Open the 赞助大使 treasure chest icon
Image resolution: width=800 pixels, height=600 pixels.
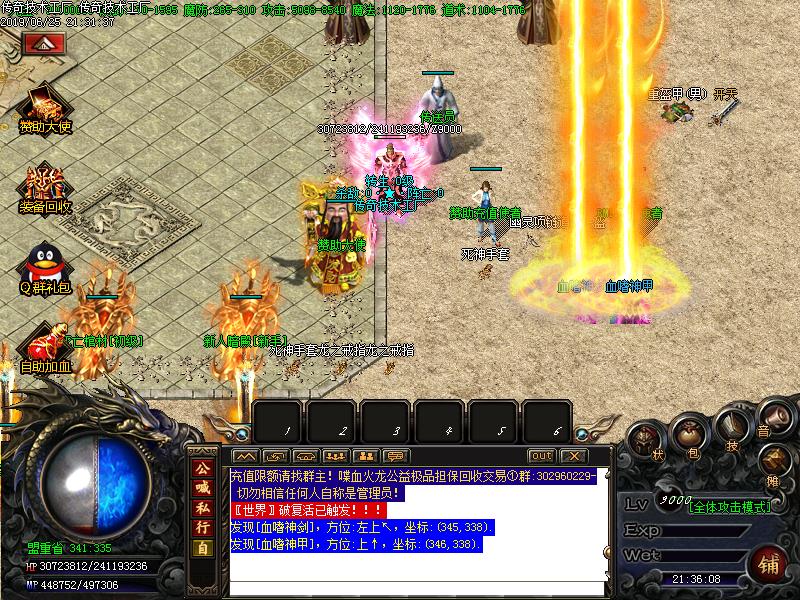click(x=45, y=105)
